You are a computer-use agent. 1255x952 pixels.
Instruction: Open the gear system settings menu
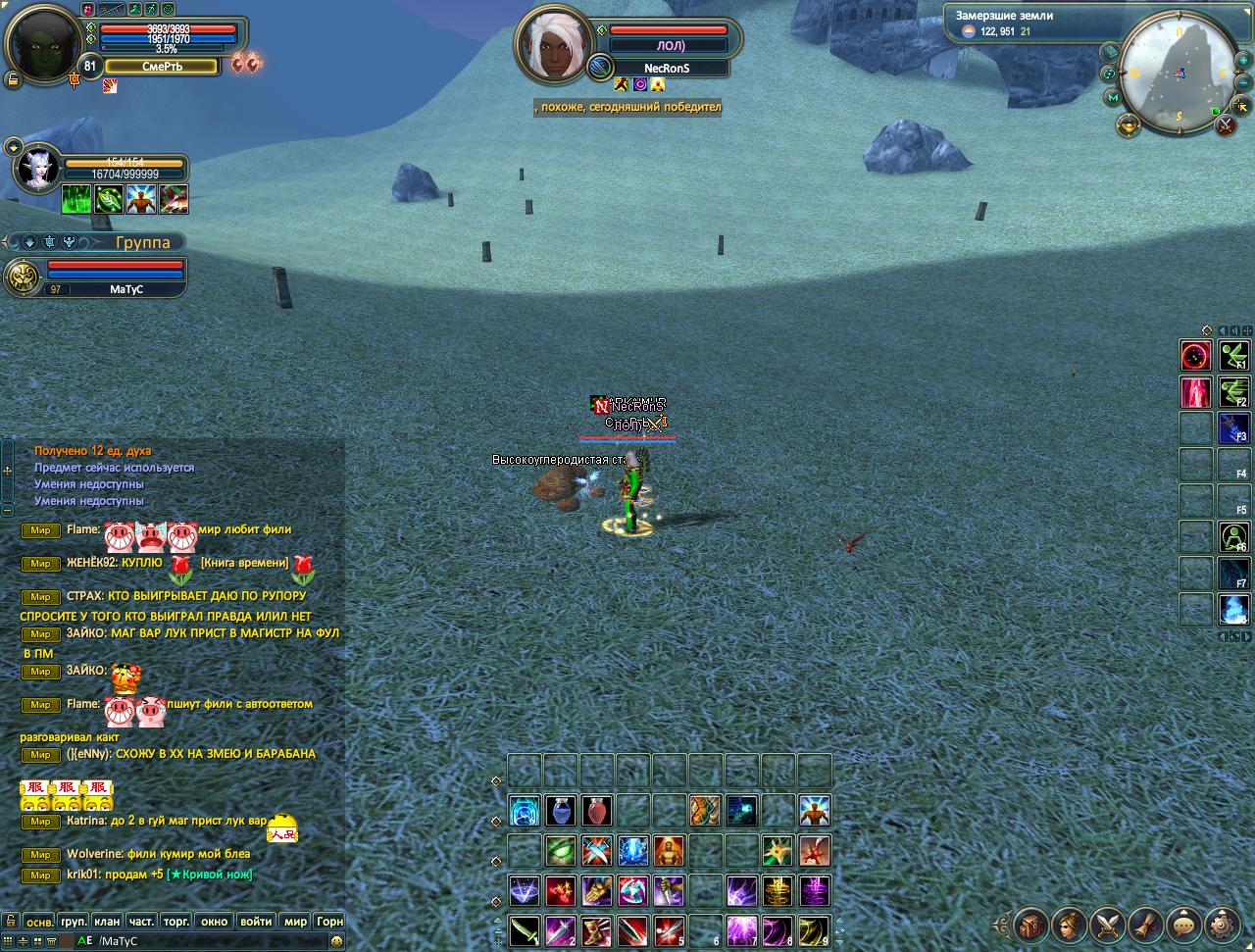[1223, 924]
